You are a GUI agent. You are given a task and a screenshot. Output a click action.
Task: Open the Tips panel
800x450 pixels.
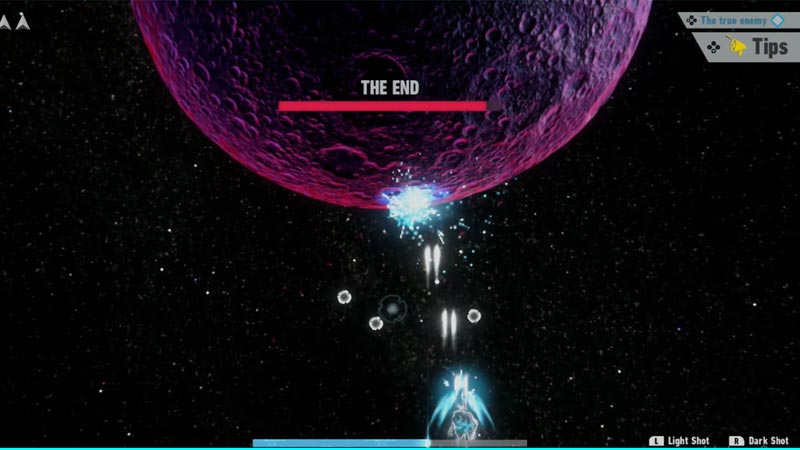click(753, 46)
